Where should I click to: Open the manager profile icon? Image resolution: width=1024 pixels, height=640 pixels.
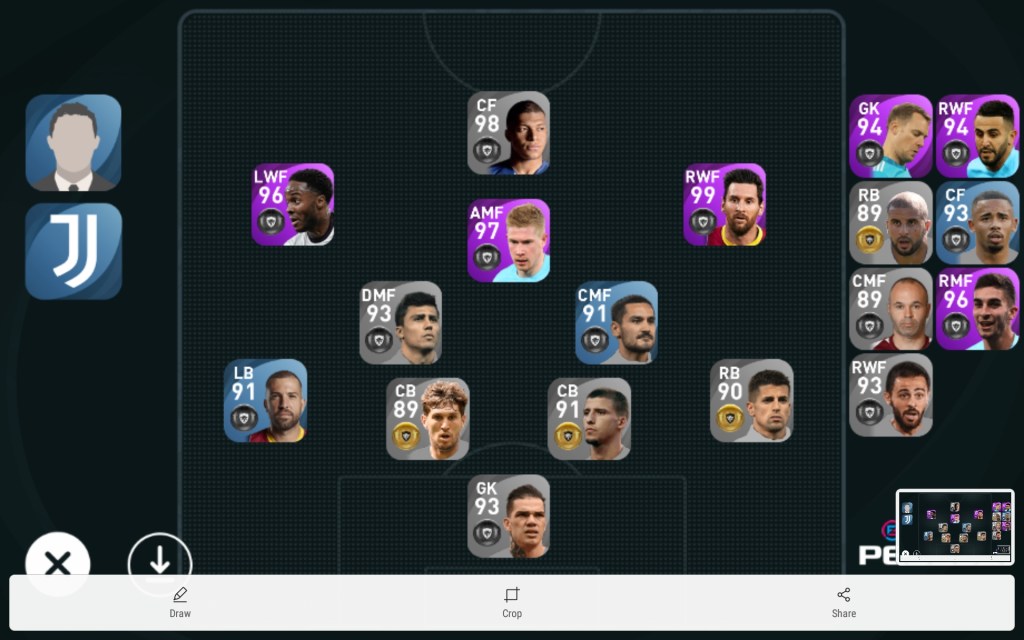[x=73, y=142]
